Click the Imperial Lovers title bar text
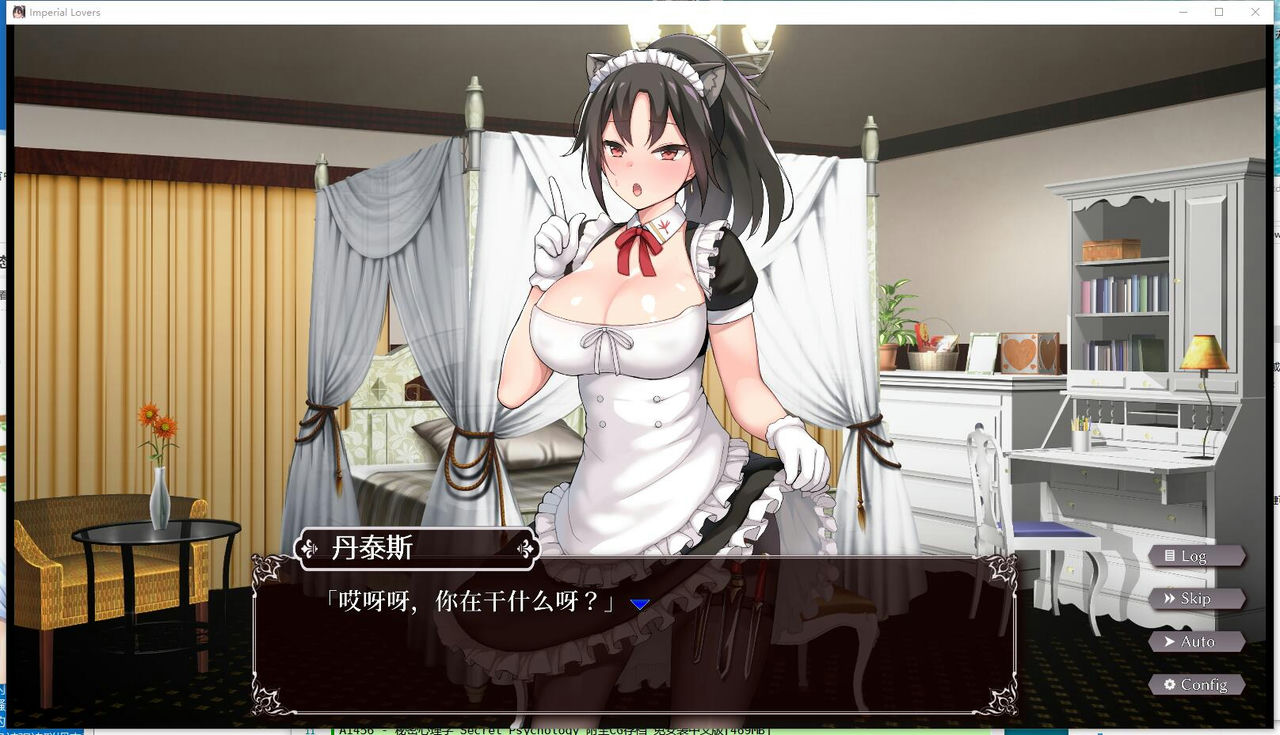 63,12
